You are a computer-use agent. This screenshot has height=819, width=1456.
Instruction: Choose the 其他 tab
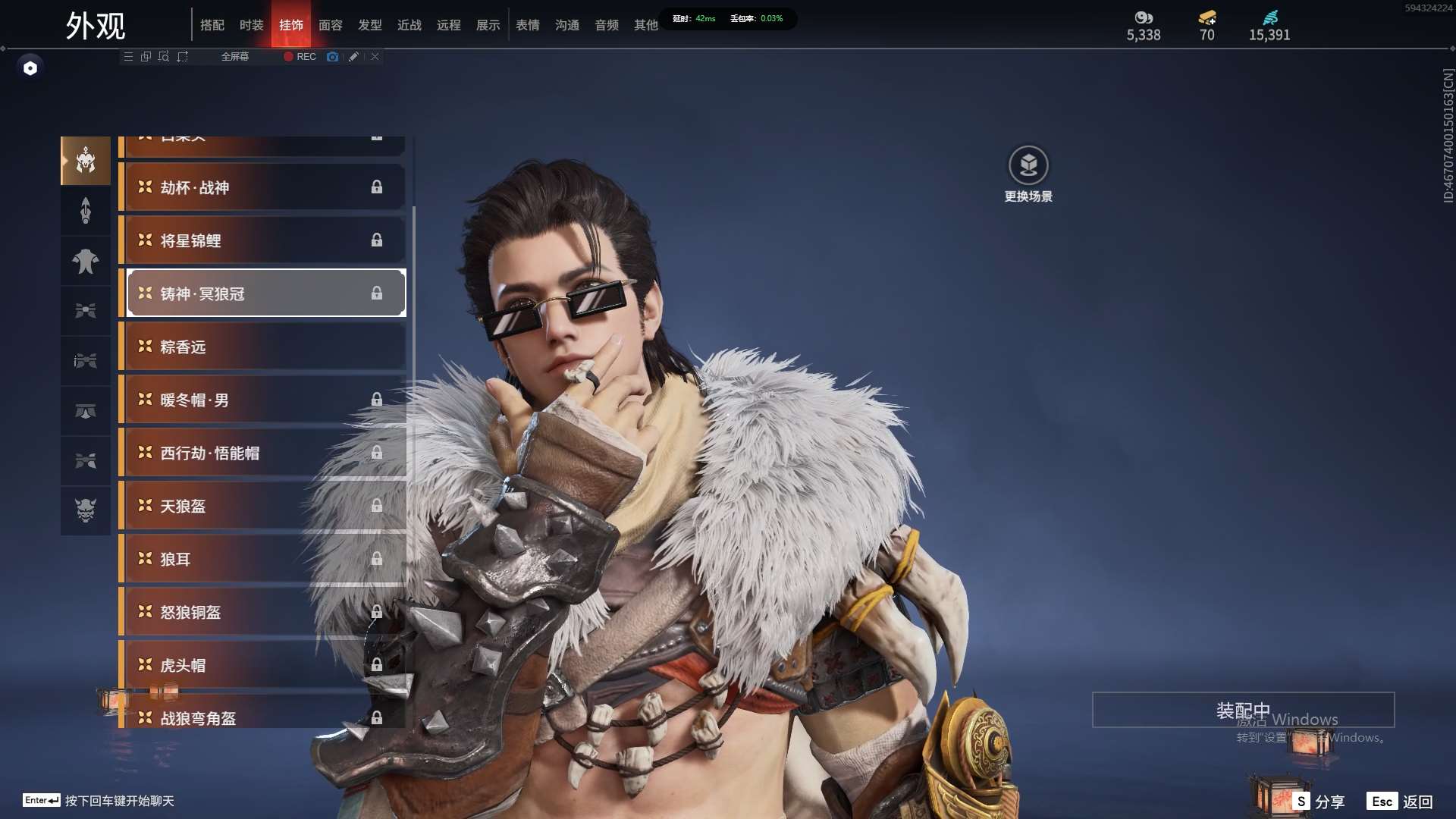tap(646, 25)
